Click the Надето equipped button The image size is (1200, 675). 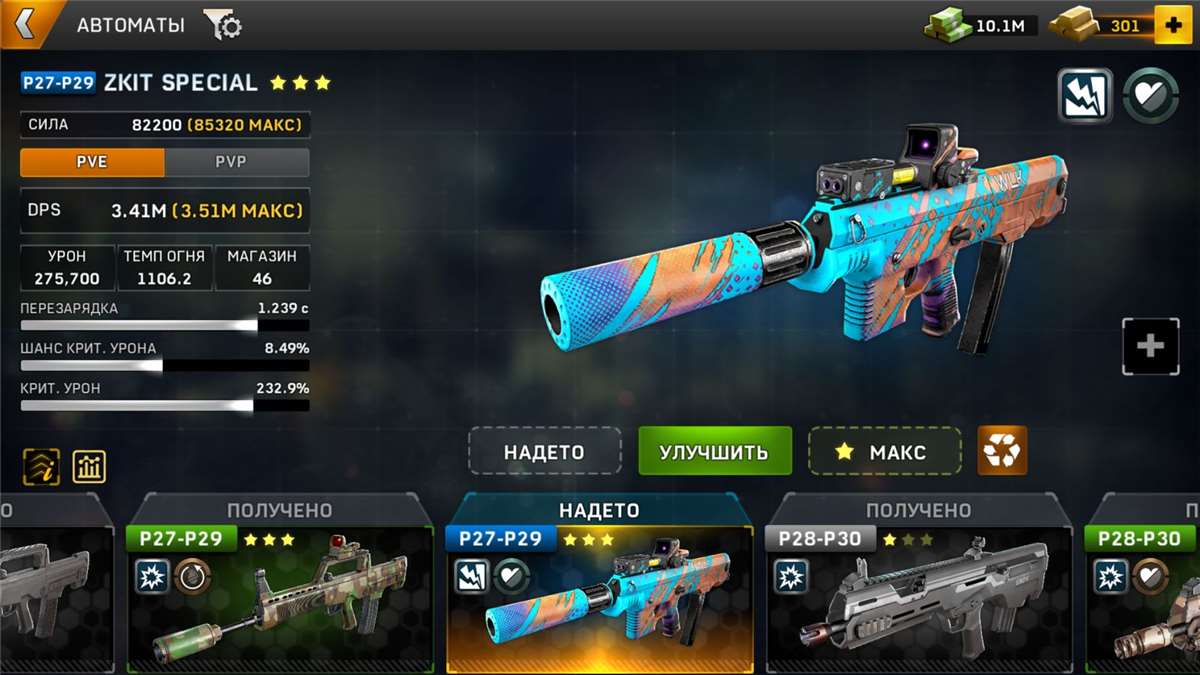(x=544, y=451)
